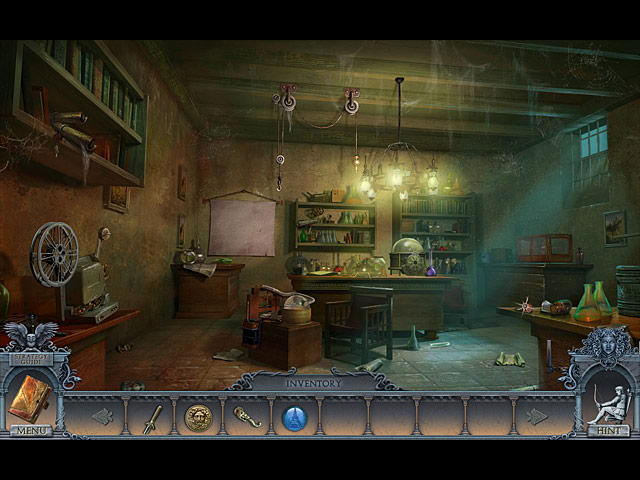The image size is (640, 480).
Task: Use the Hint statue button
Action: 608,430
